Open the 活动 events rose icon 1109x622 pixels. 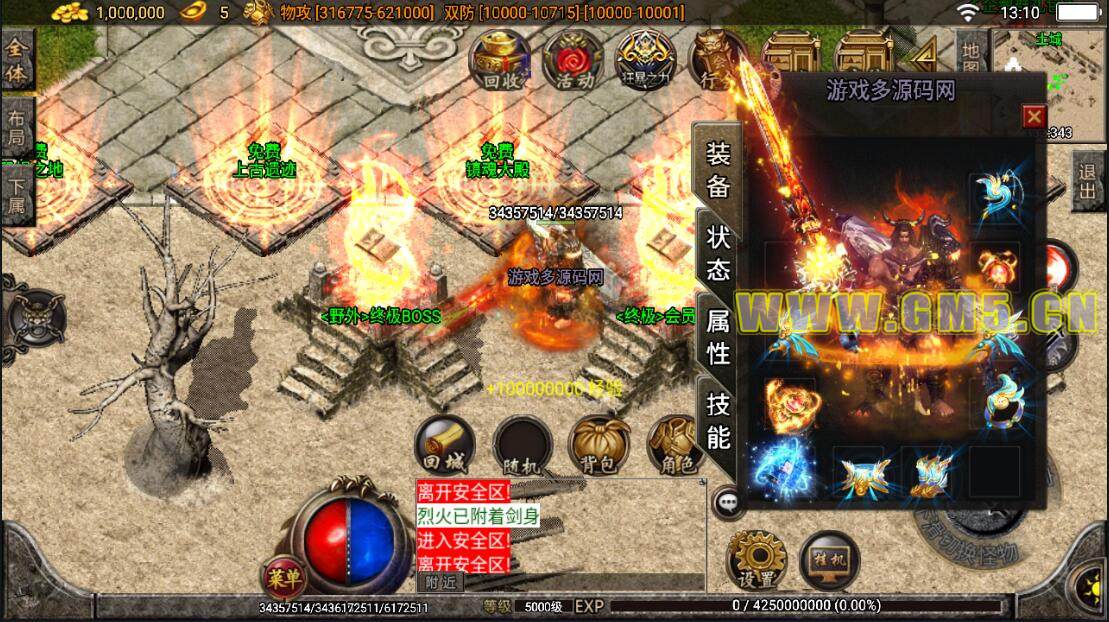click(x=574, y=58)
